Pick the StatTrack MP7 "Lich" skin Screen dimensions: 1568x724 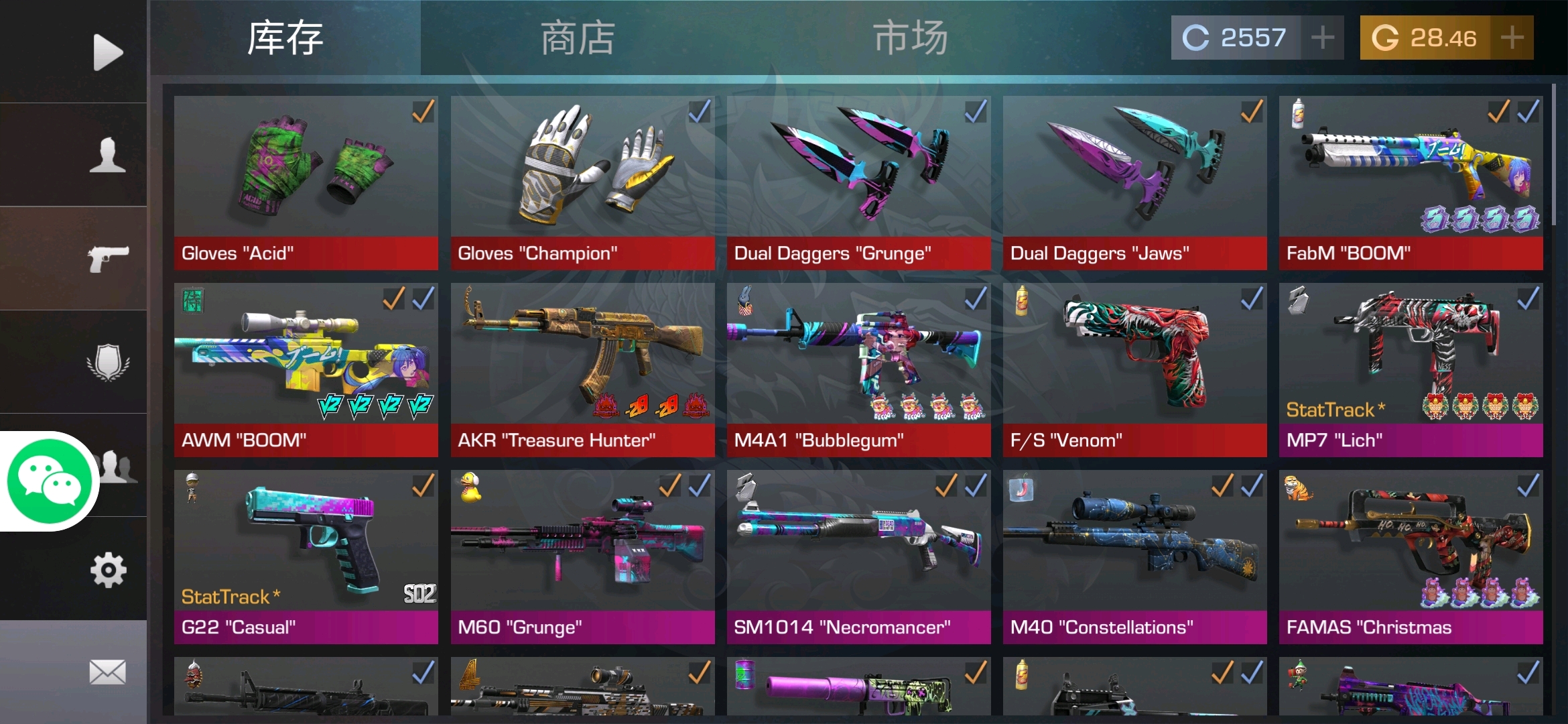click(x=1411, y=369)
